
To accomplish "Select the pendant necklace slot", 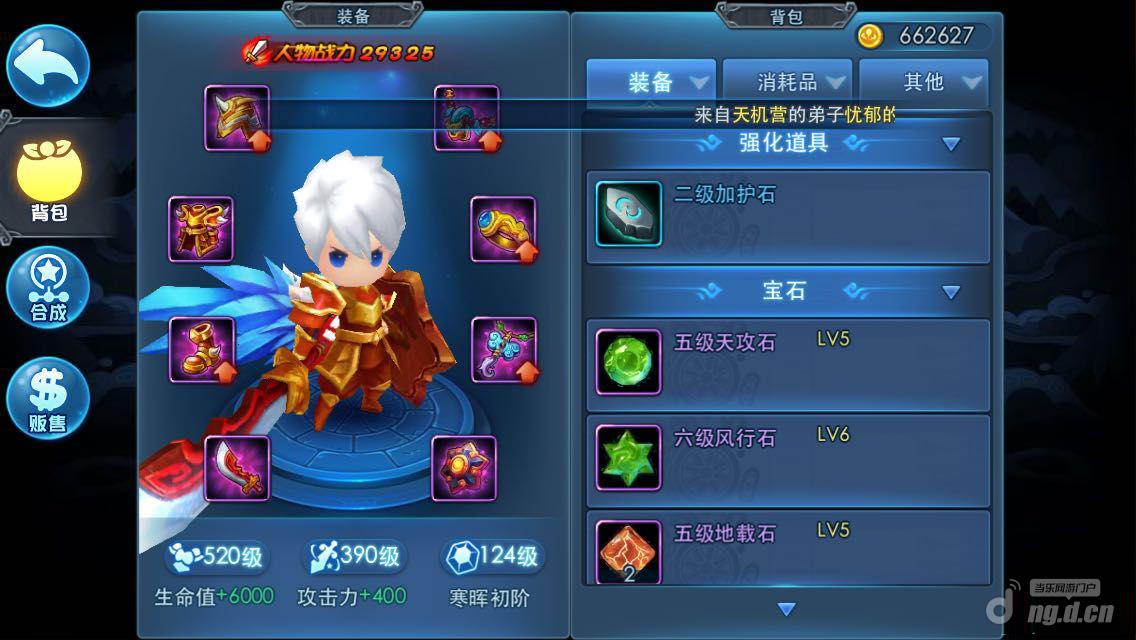I will [503, 350].
